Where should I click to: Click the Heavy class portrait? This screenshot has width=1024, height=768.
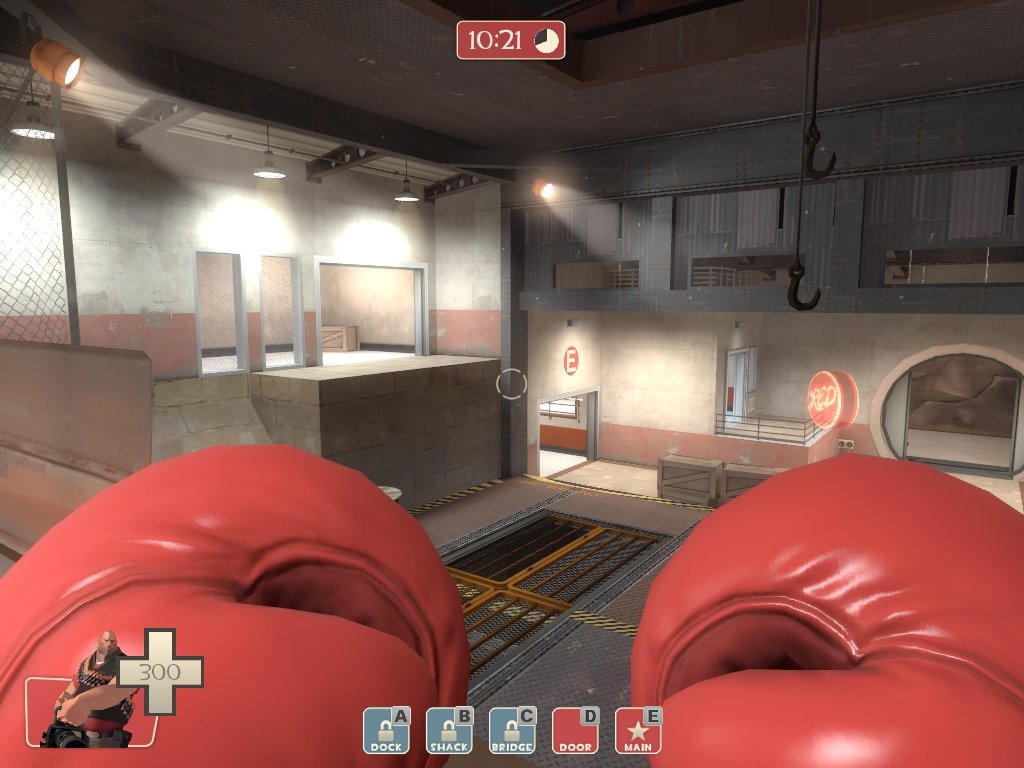pyautogui.click(x=95, y=690)
